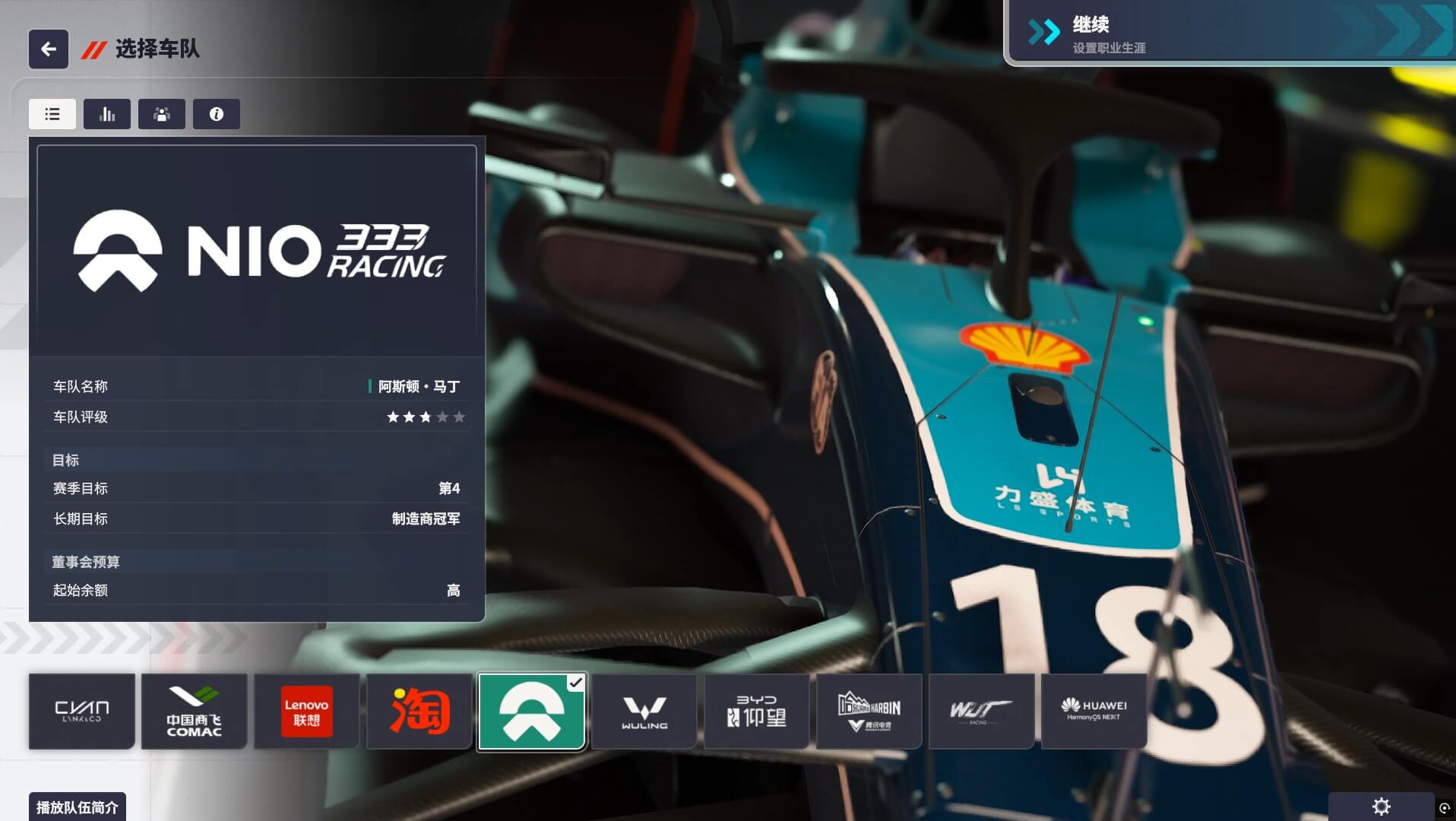Select the green NIO team tile
Image resolution: width=1456 pixels, height=821 pixels.
click(x=532, y=712)
